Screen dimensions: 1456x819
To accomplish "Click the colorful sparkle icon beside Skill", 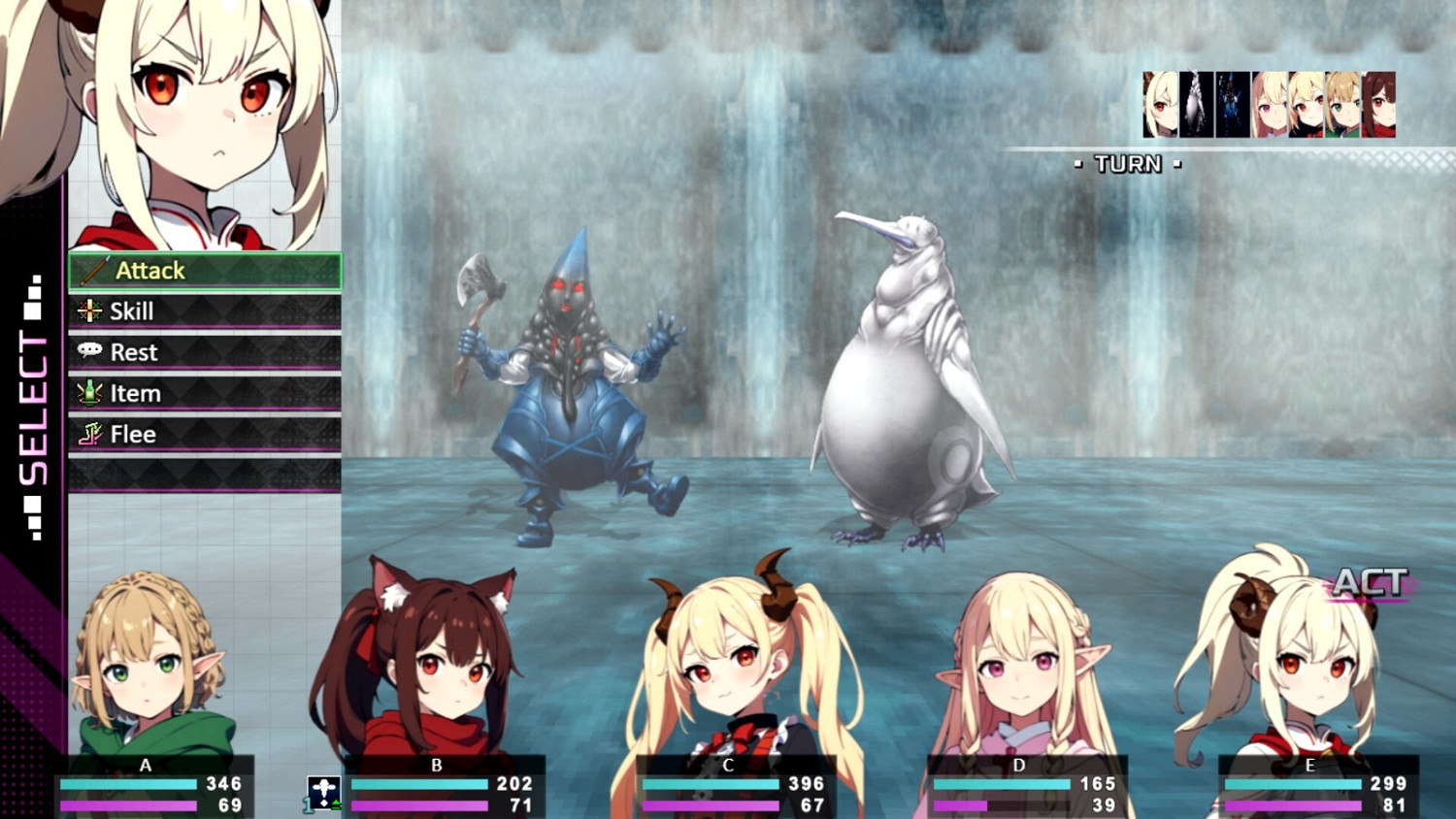I will tap(88, 311).
